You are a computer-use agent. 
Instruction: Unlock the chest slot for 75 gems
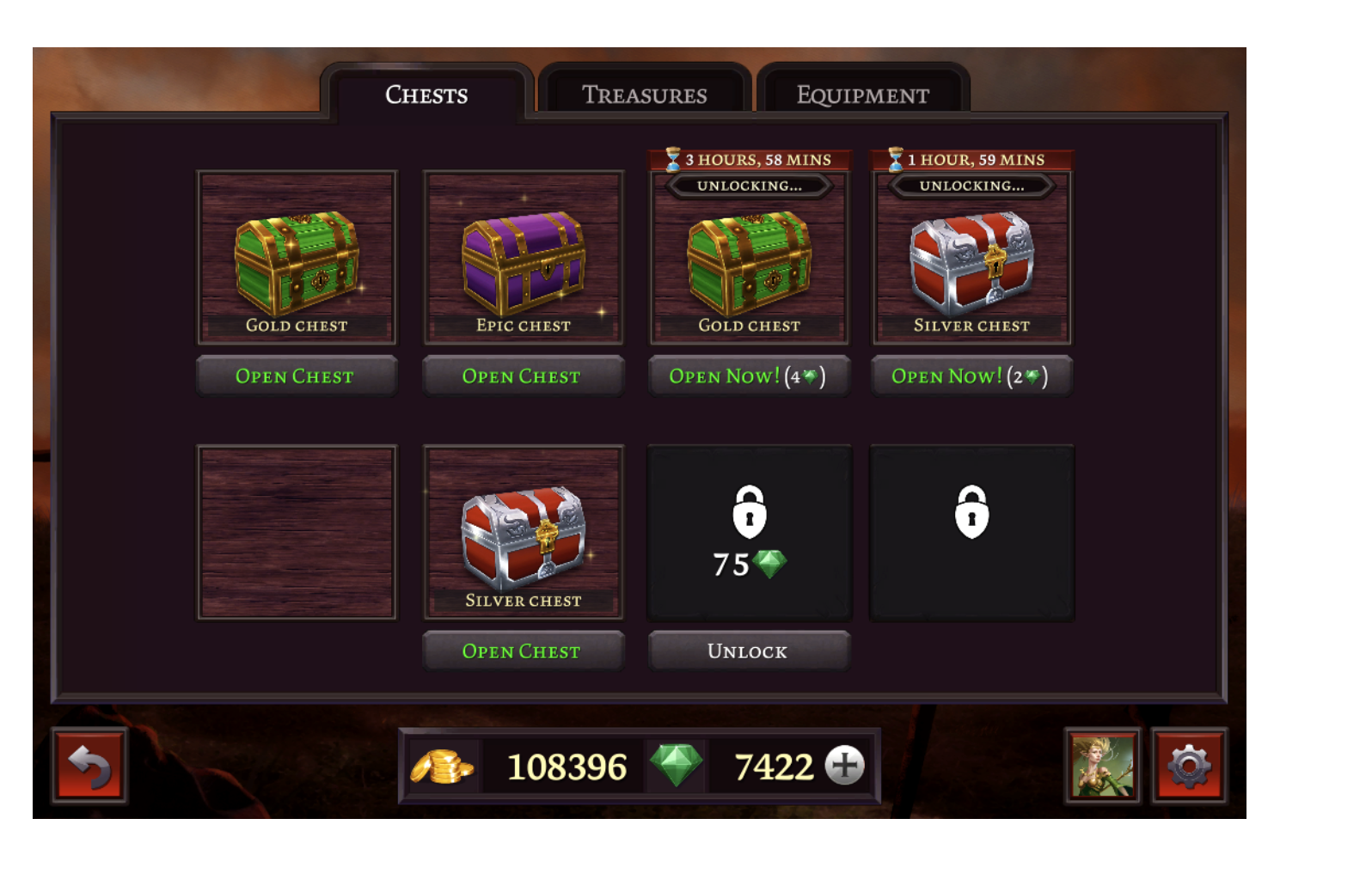(x=749, y=651)
